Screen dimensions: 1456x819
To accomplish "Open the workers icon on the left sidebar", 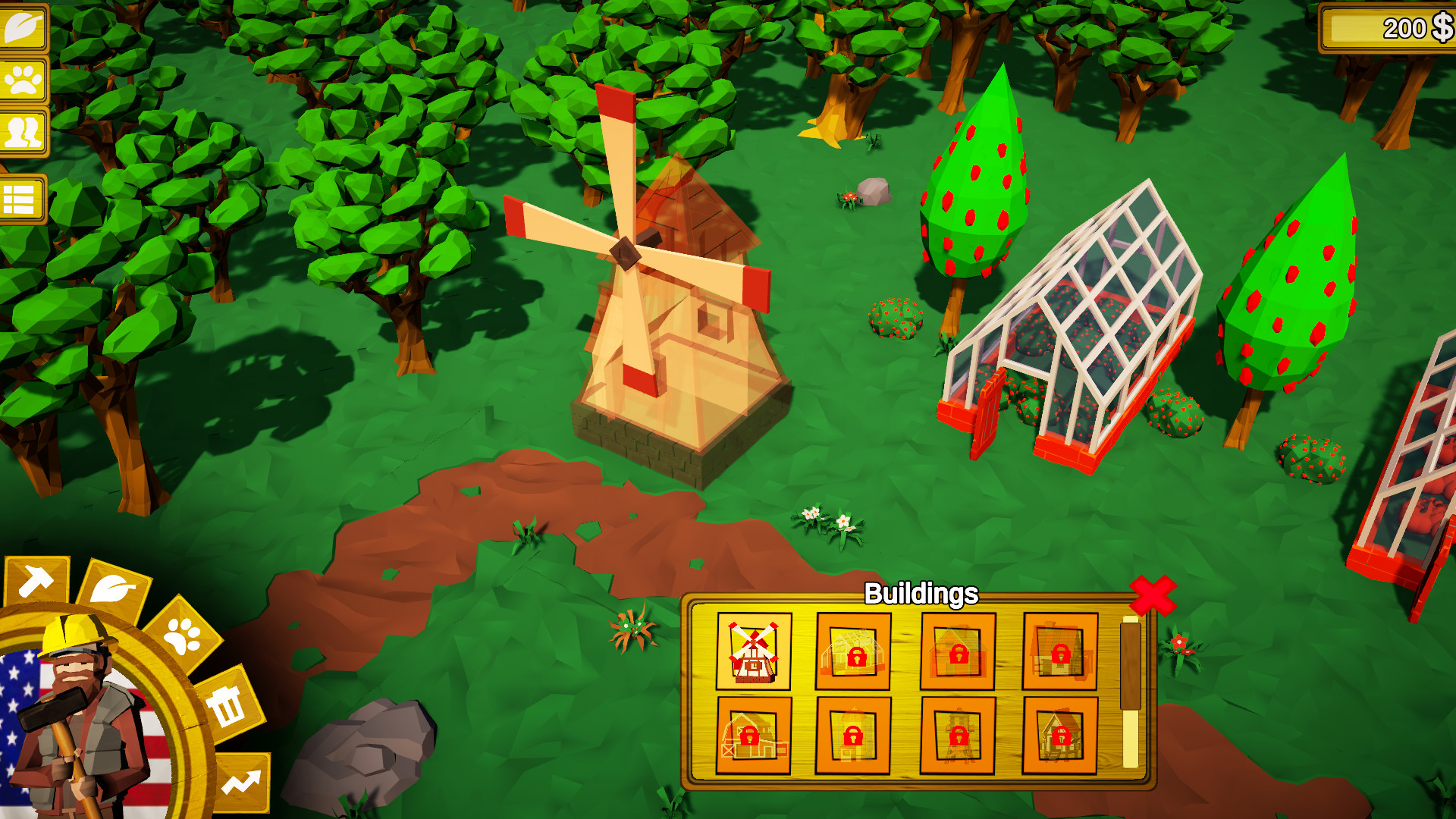I will [23, 130].
